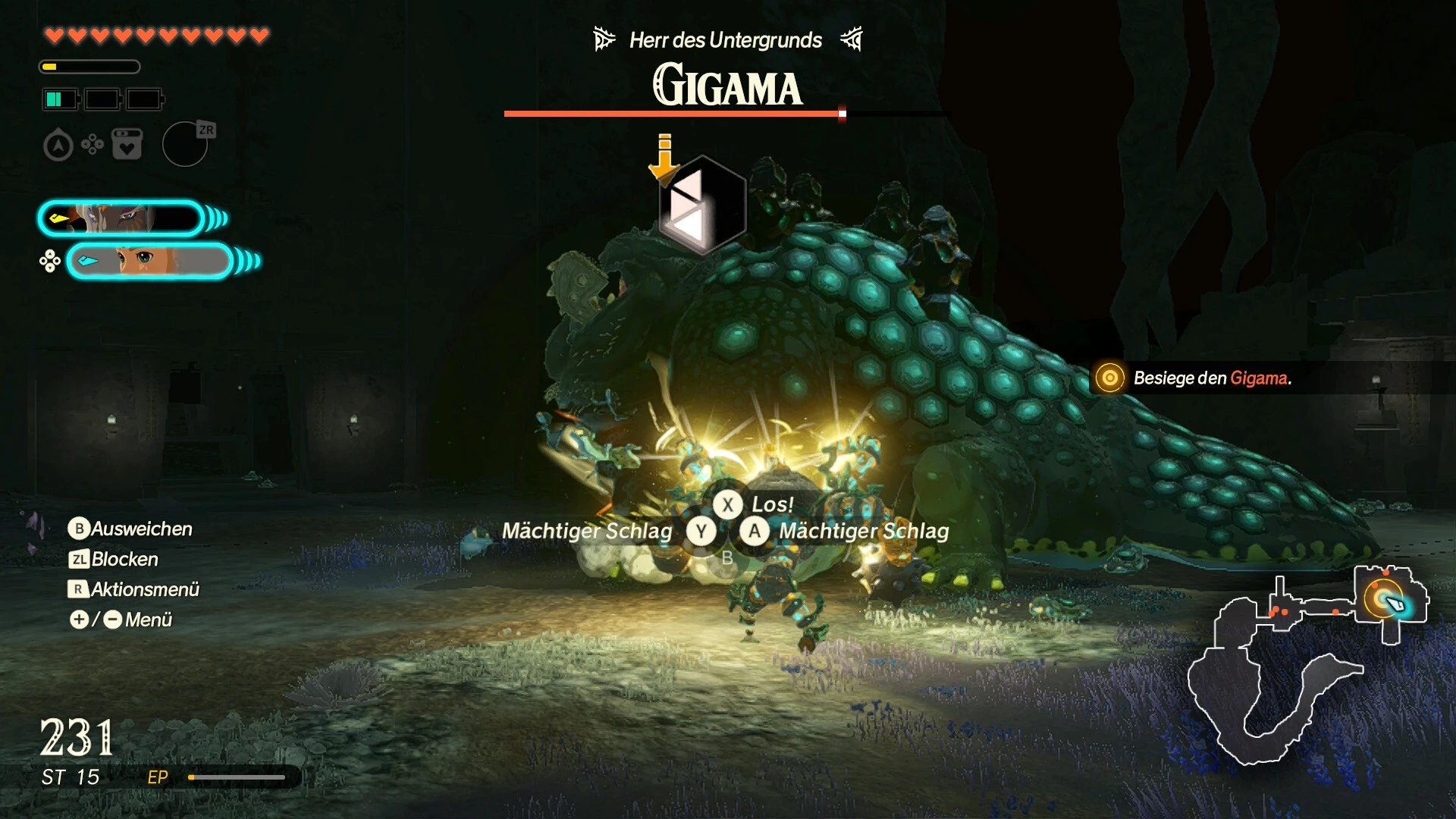
Task: Select the Gigama boss title banner
Action: tap(728, 83)
